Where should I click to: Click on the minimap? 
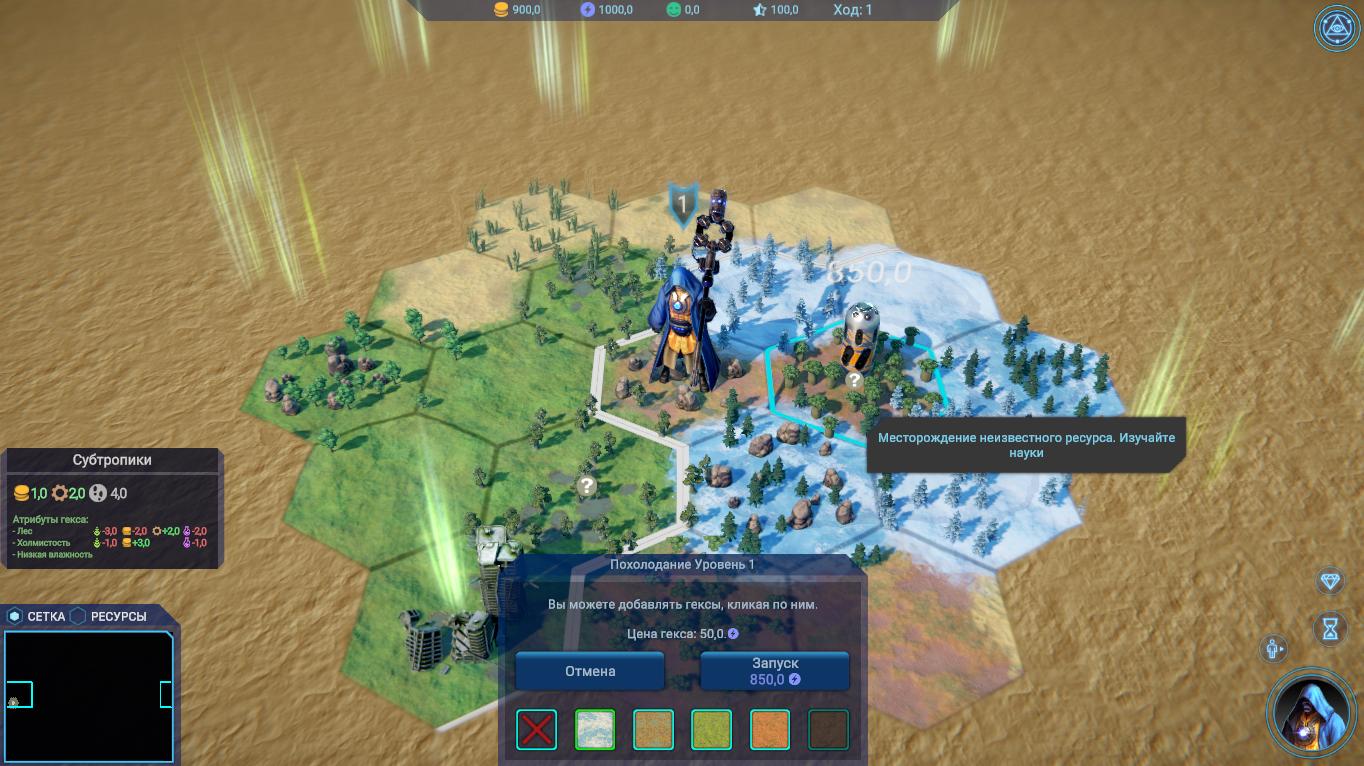tap(88, 696)
